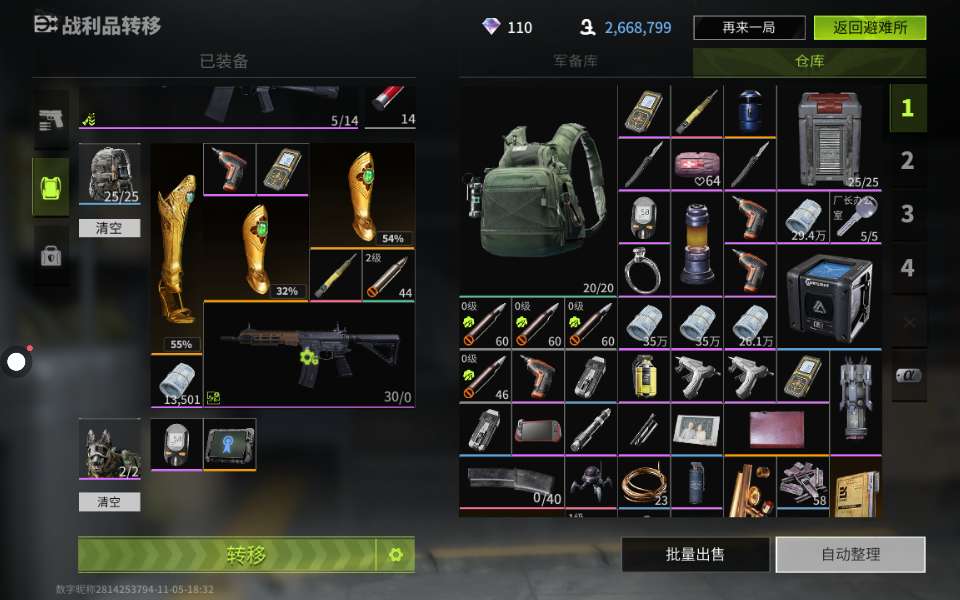Choose the 厂长办公室 key item
Viewport: 960px width, 600px height.
[x=855, y=217]
